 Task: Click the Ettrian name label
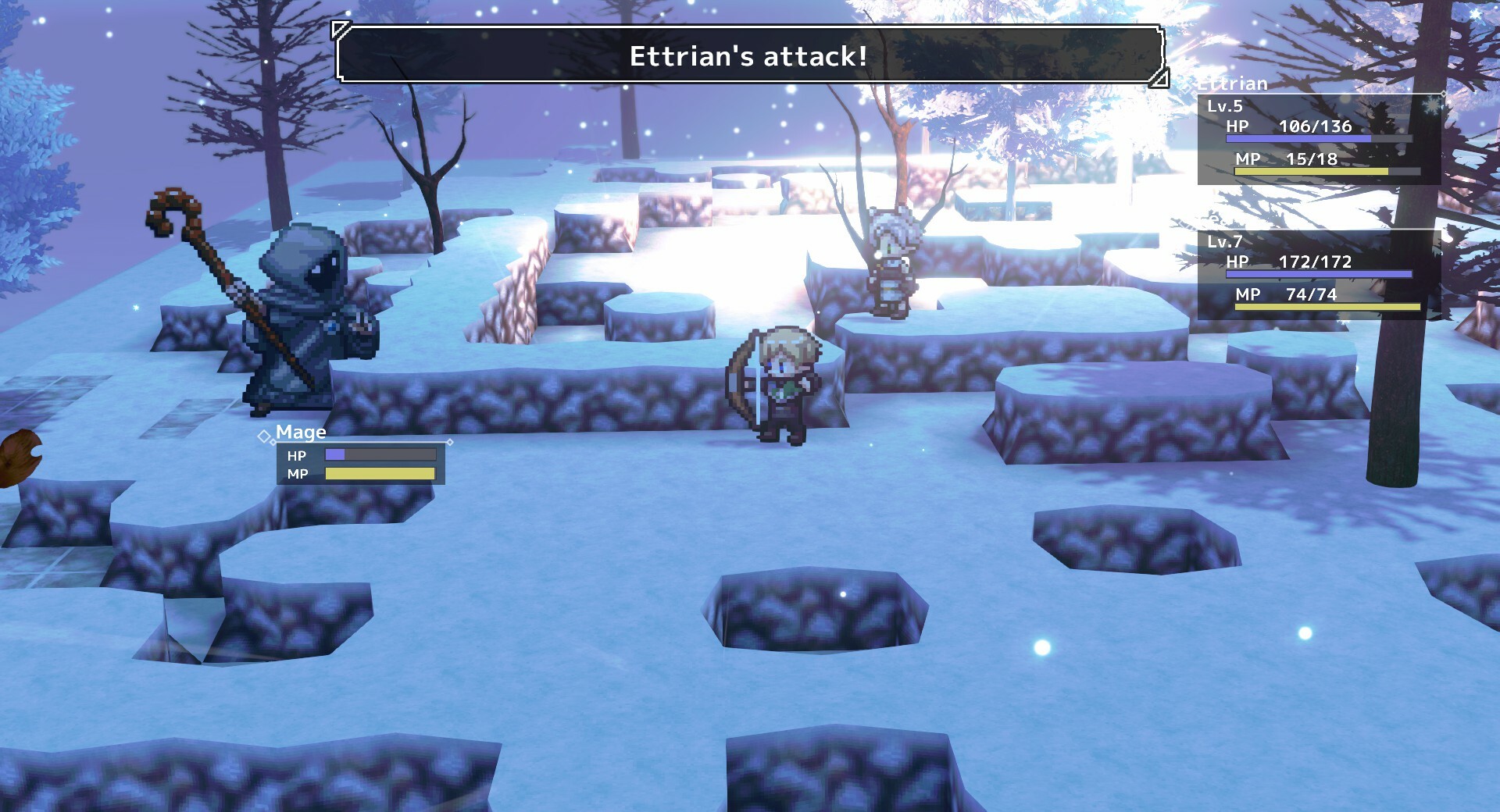pyautogui.click(x=1236, y=84)
